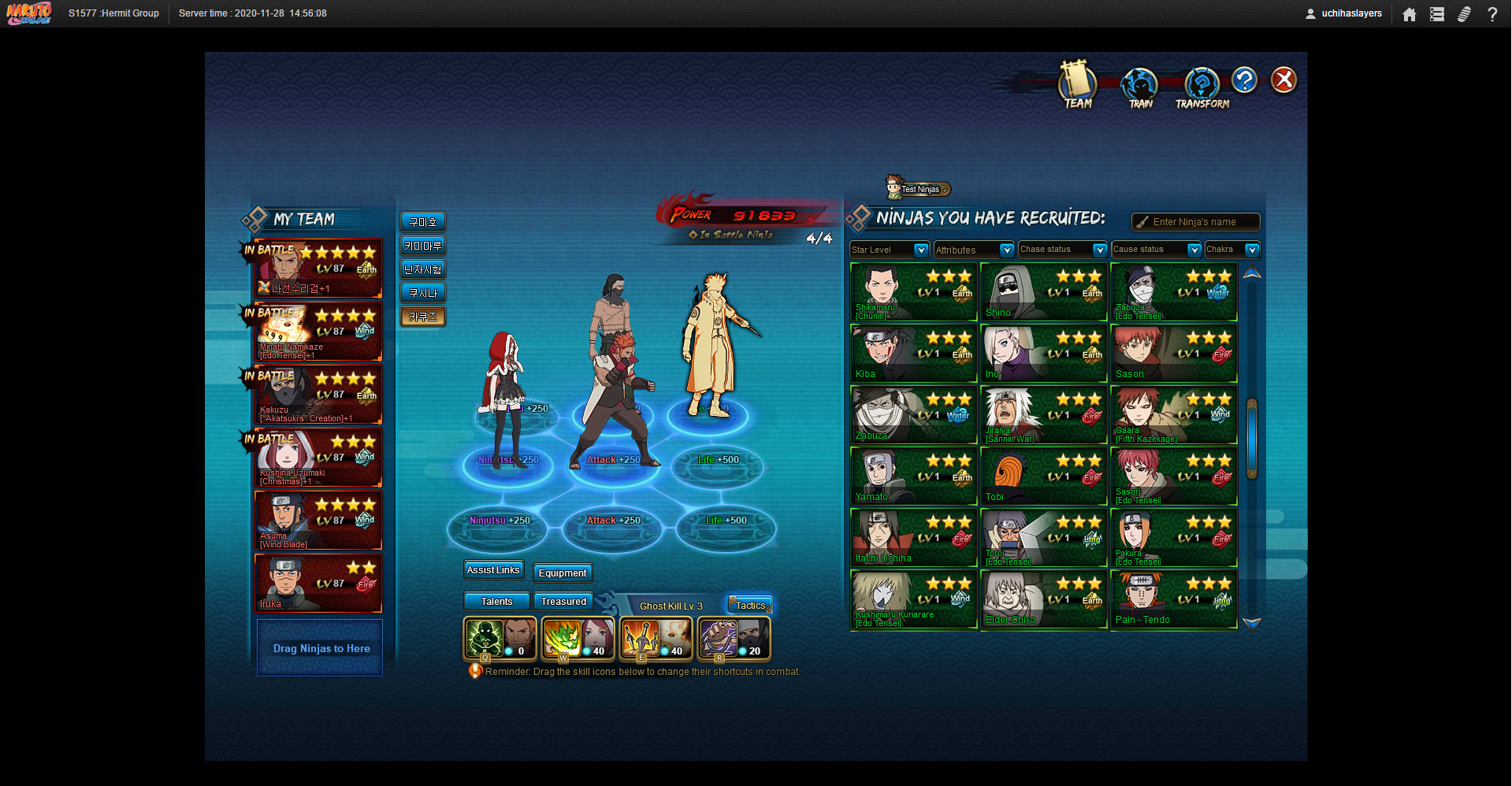Image resolution: width=1512 pixels, height=786 pixels.
Task: Open the Chase status filter dropdown
Action: tap(1062, 250)
